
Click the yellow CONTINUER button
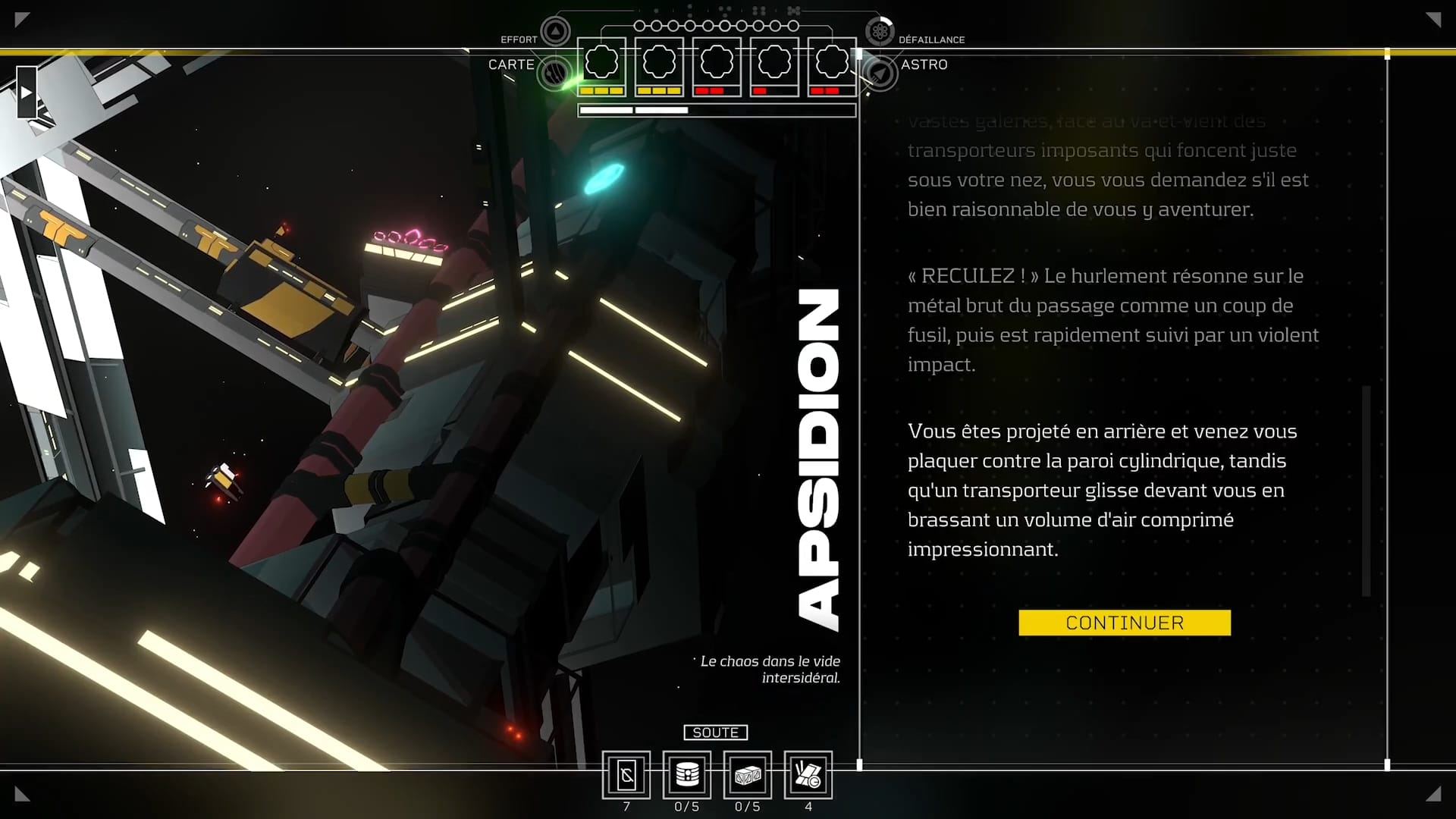coord(1124,623)
